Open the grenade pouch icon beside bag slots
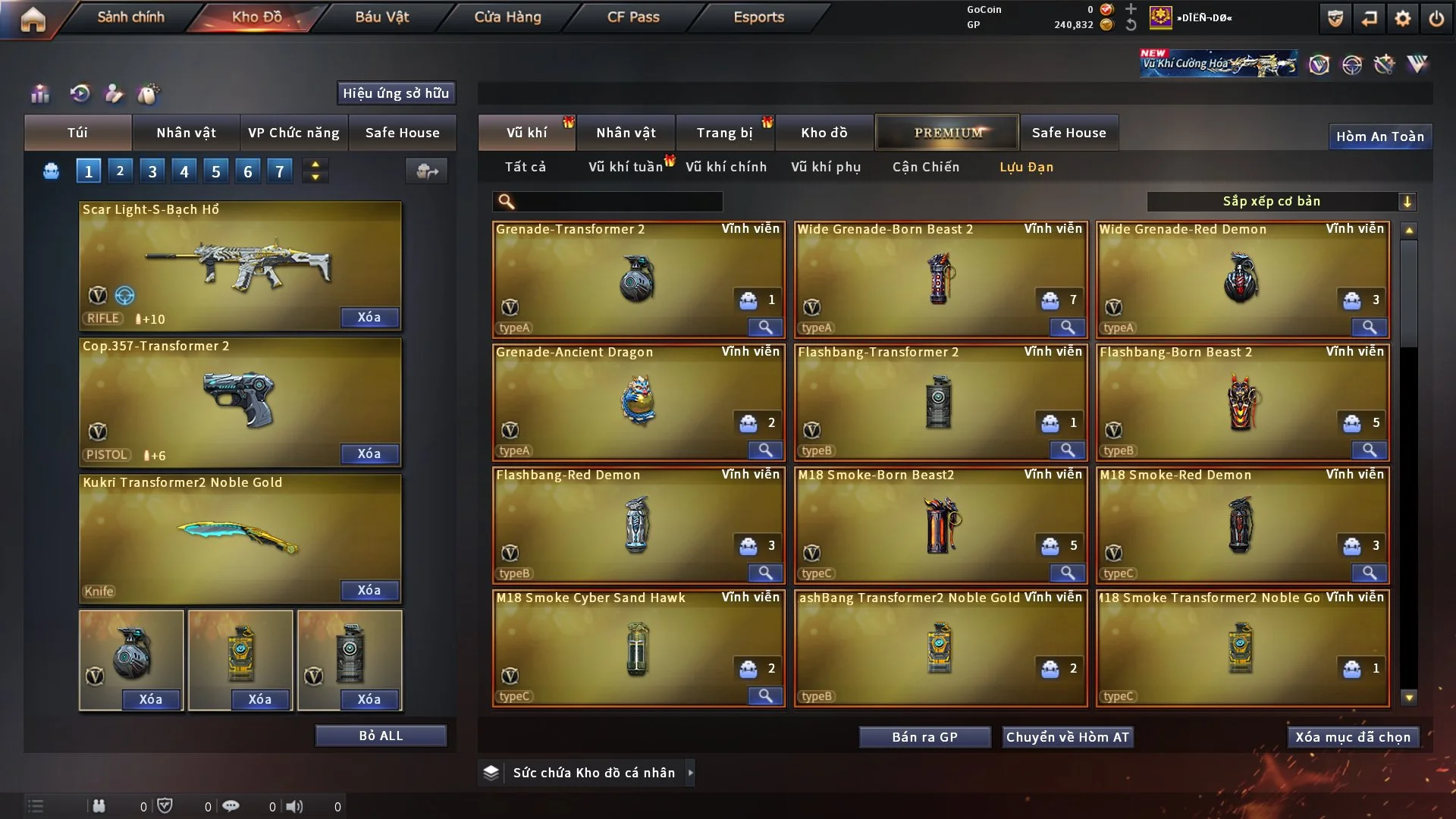This screenshot has height=819, width=1456. (50, 171)
